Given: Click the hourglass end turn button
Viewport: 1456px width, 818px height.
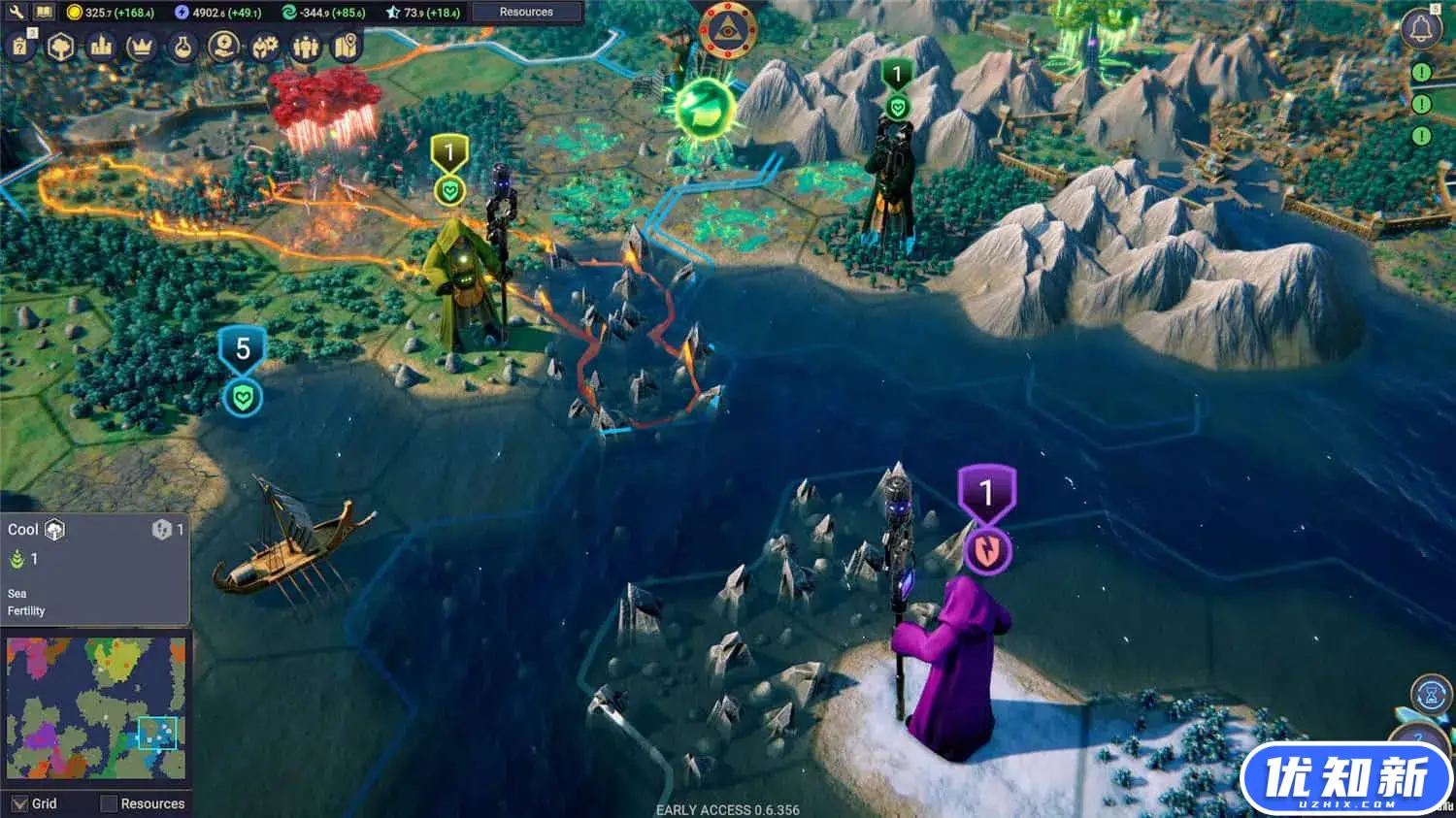Looking at the screenshot, I should coord(1430,696).
